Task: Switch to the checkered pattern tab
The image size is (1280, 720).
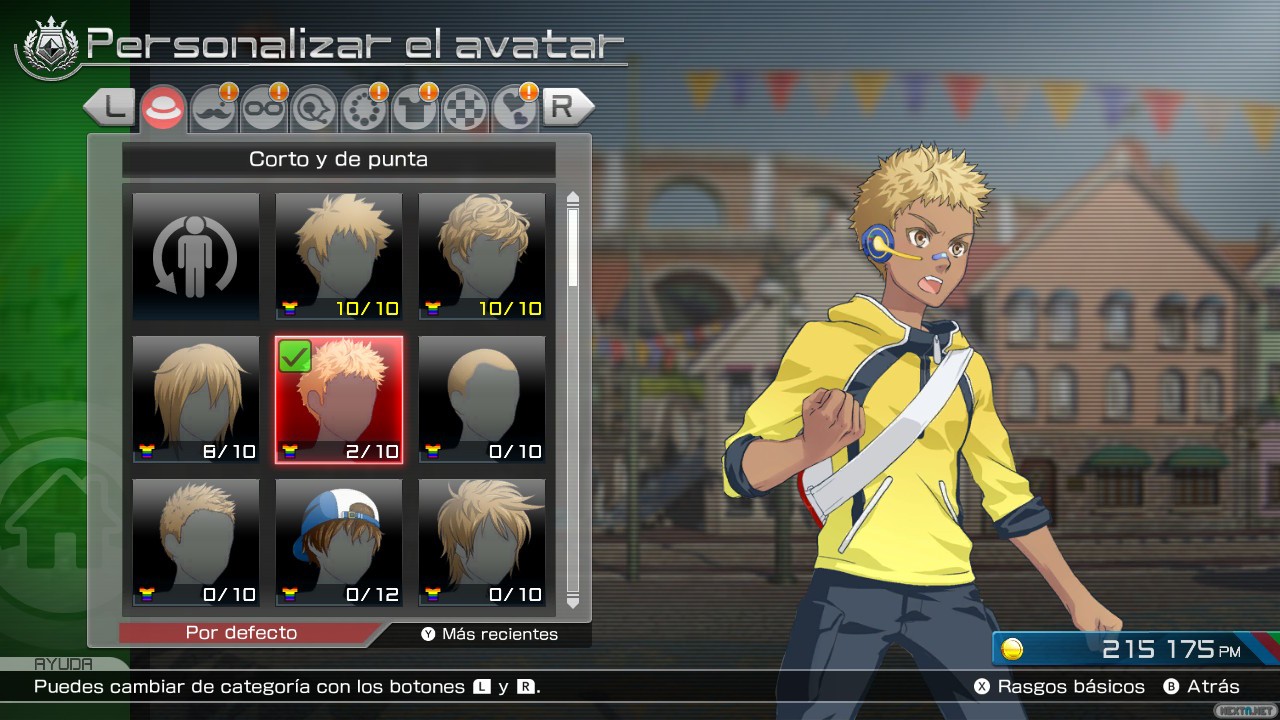Action: tap(464, 109)
